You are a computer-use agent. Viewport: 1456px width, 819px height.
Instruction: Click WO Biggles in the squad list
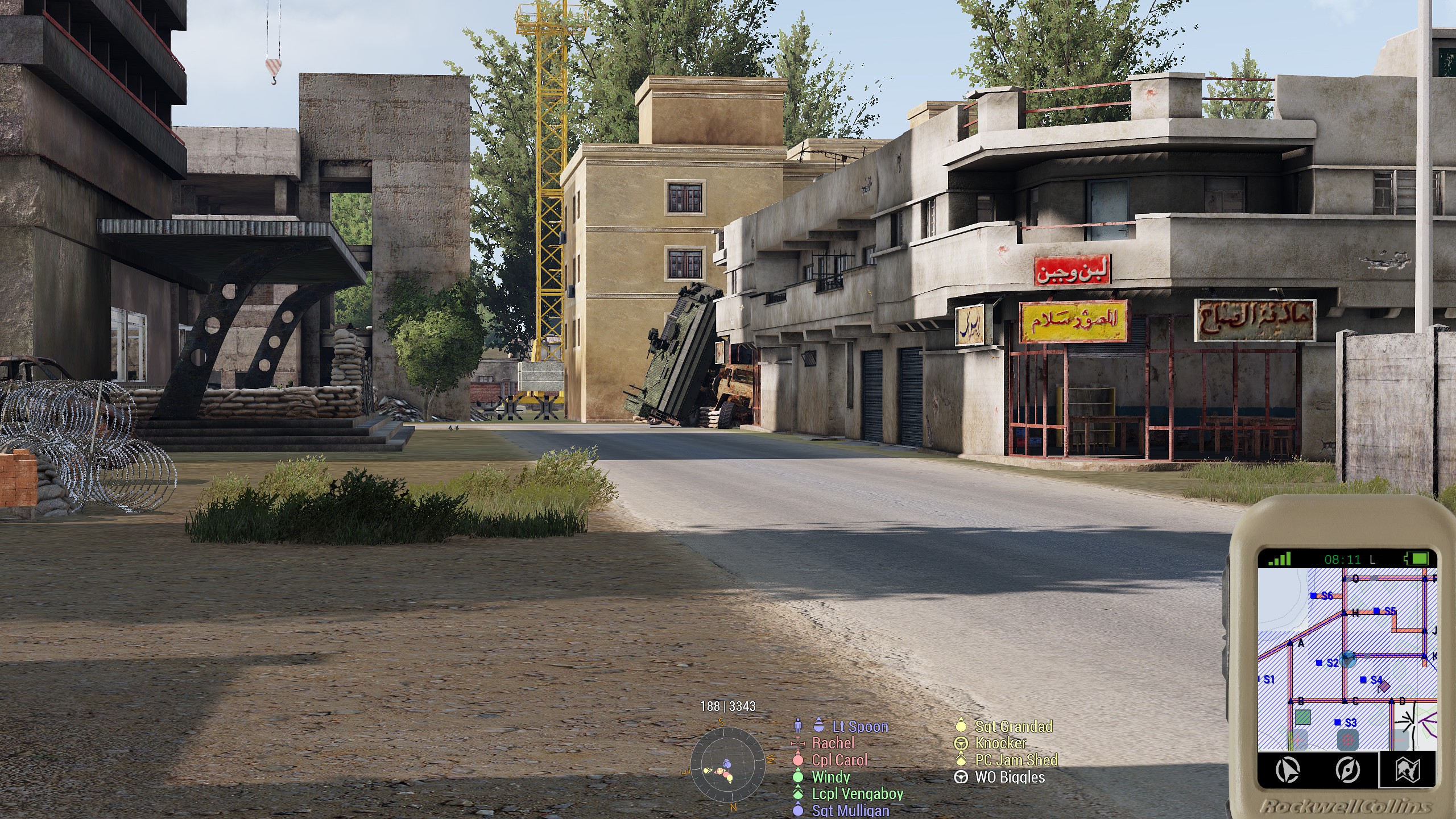(1010, 777)
